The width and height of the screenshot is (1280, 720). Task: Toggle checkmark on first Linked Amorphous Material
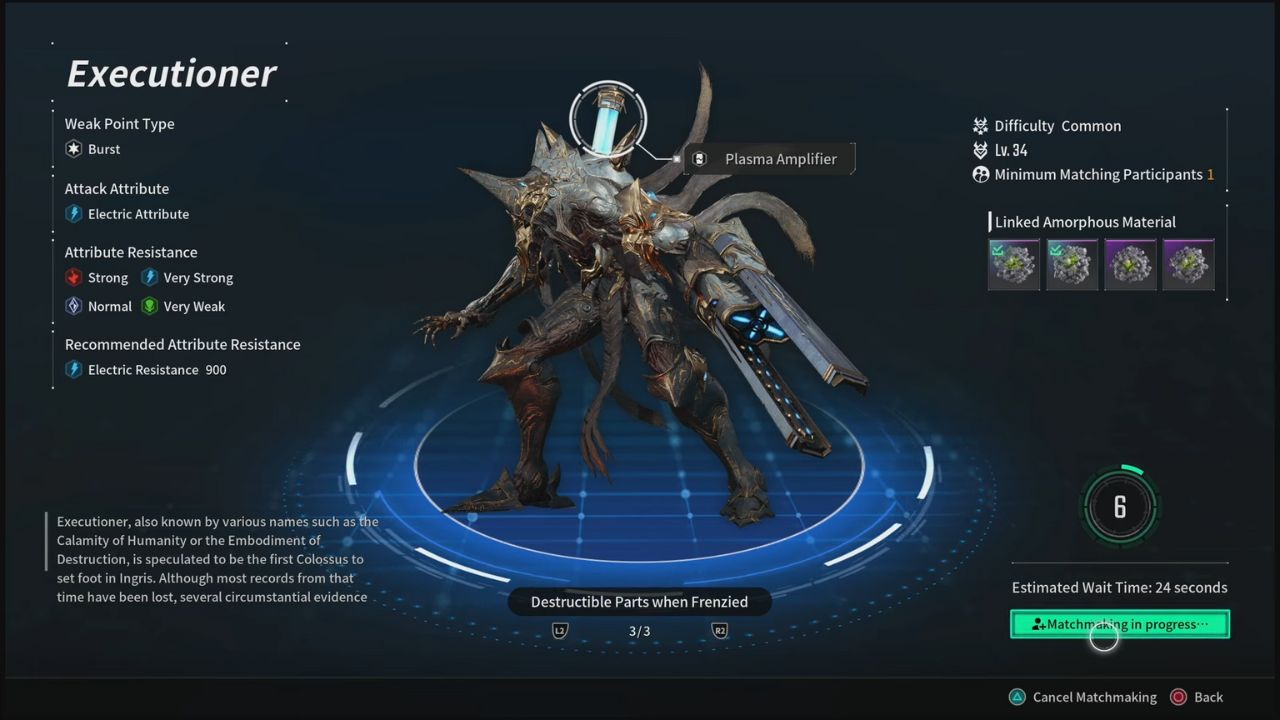[1014, 263]
